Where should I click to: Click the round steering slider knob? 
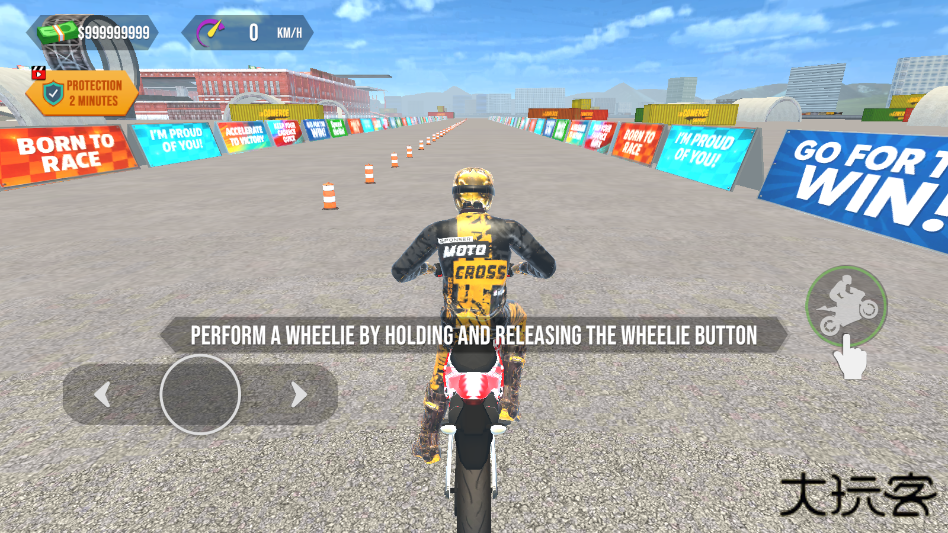[x=200, y=394]
